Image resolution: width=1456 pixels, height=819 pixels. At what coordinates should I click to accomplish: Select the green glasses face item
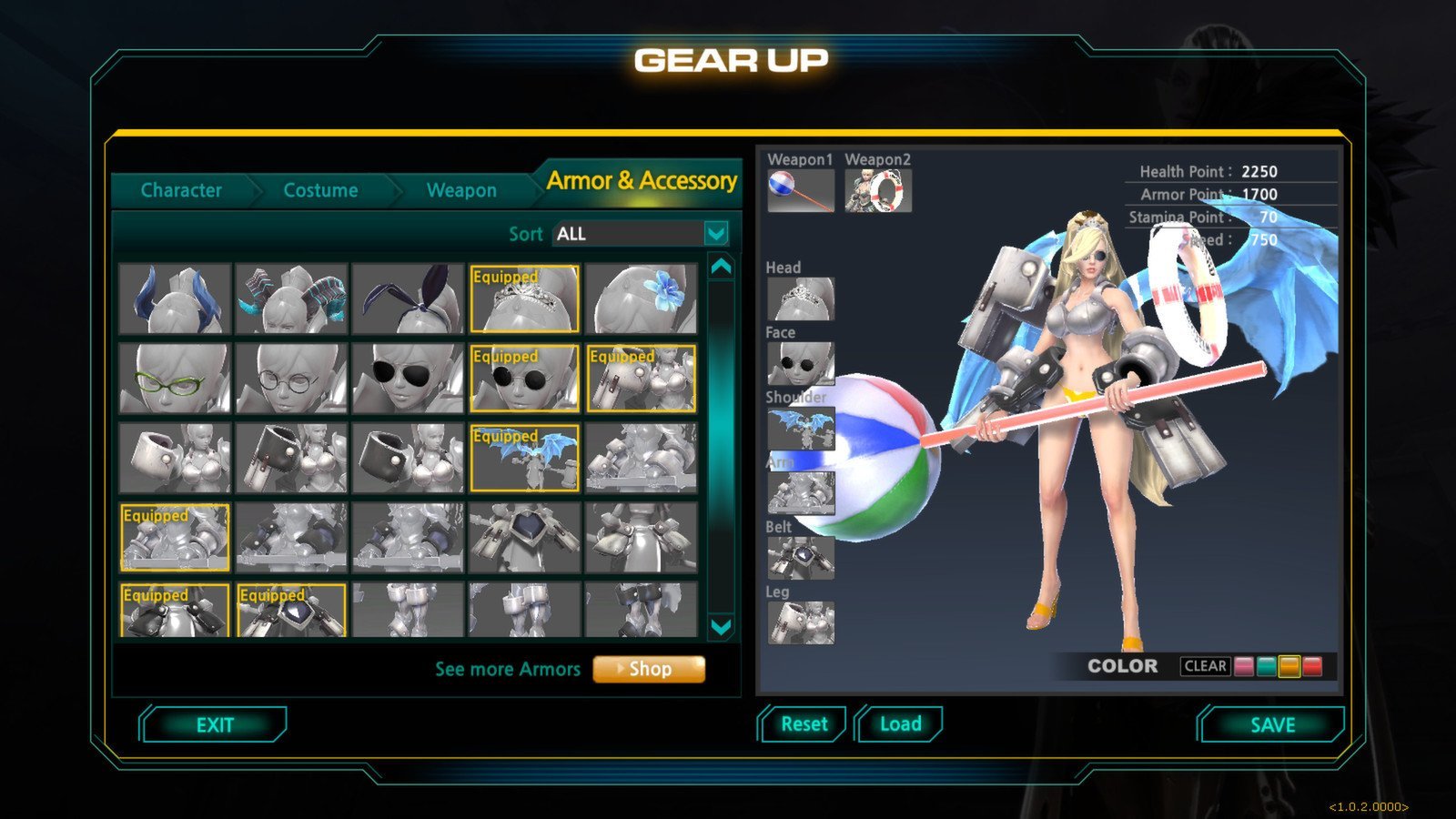(175, 379)
